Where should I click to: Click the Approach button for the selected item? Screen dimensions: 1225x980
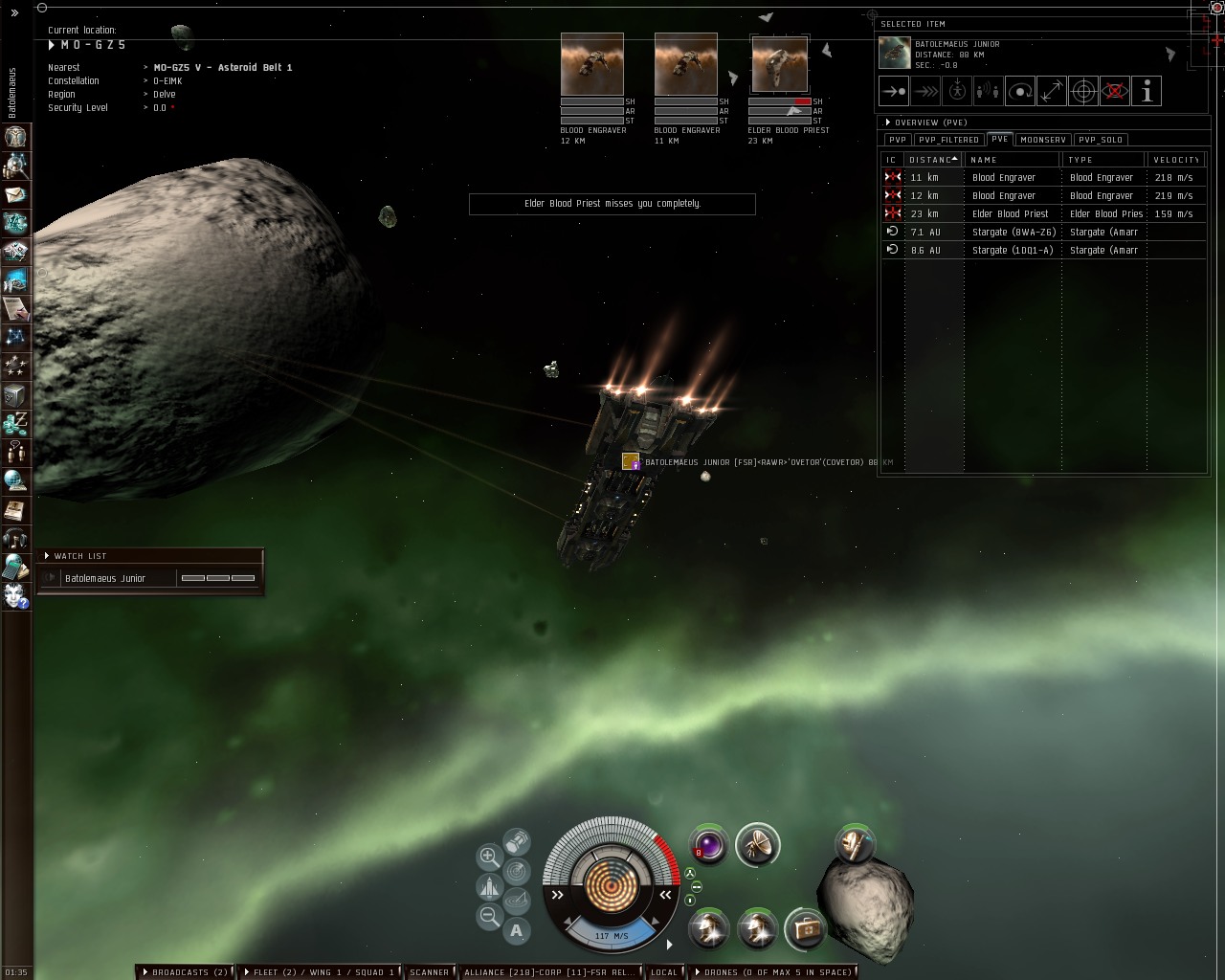click(x=893, y=92)
